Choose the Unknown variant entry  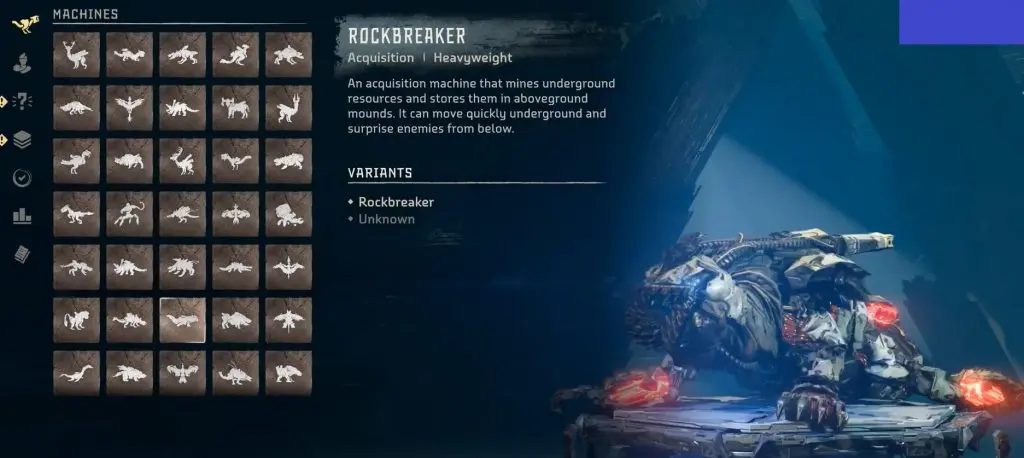[x=386, y=219]
